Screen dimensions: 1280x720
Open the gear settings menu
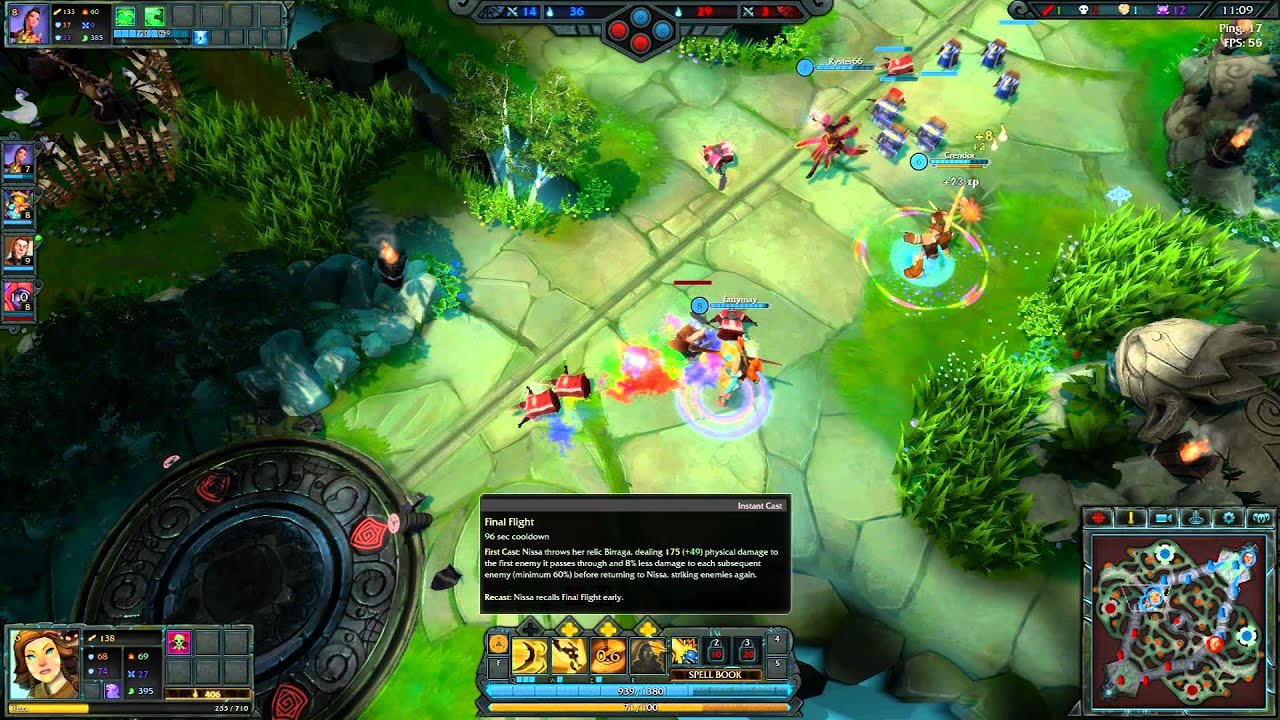pyautogui.click(x=1229, y=517)
